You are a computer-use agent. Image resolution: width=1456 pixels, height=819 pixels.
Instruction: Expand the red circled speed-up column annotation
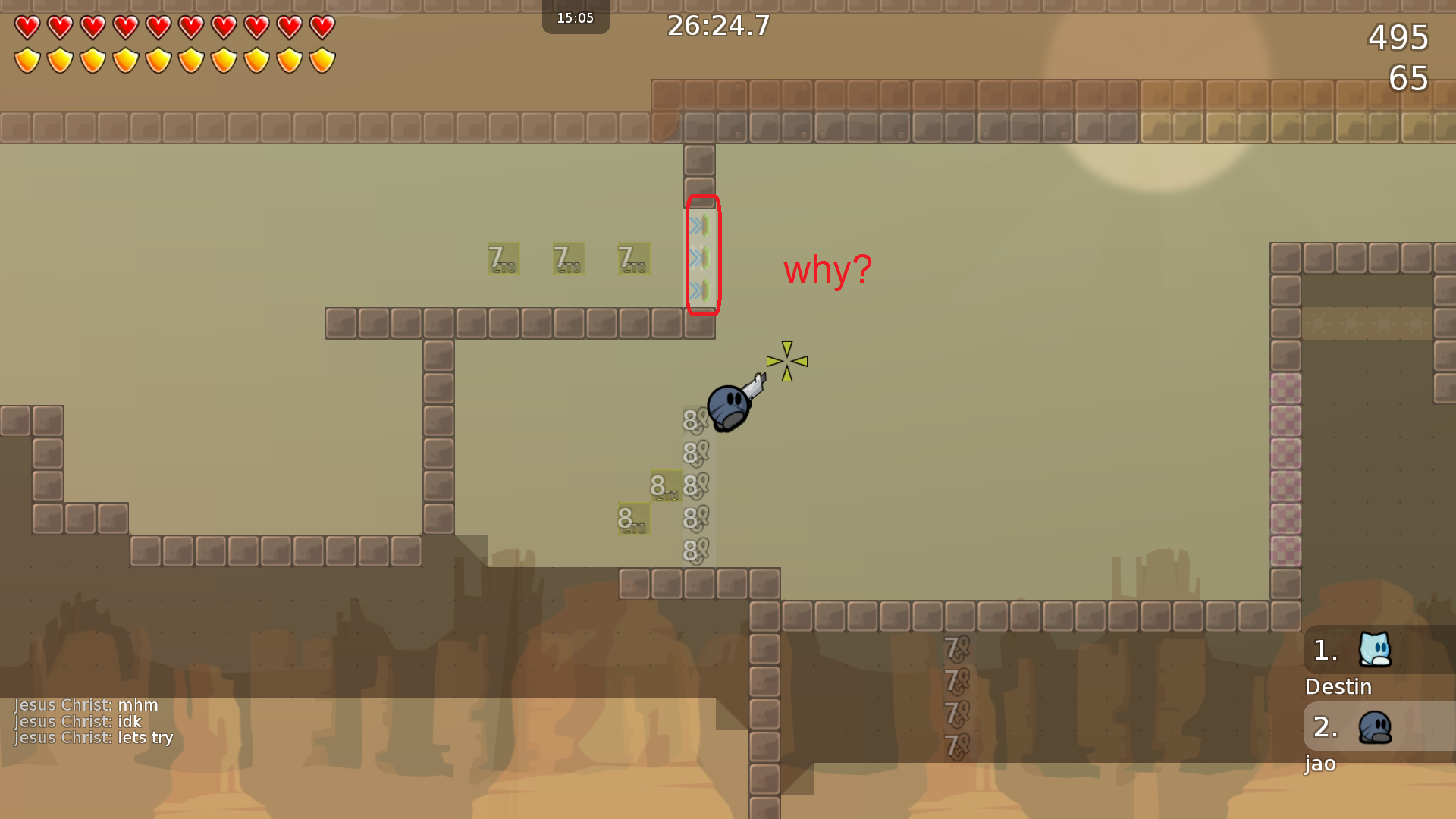[x=704, y=254]
